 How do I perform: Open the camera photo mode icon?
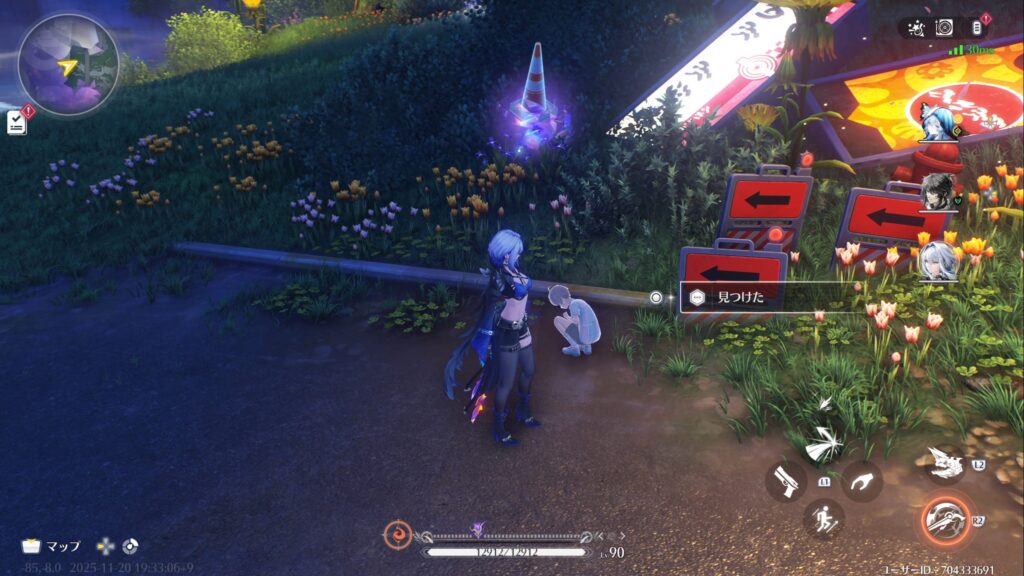[944, 28]
